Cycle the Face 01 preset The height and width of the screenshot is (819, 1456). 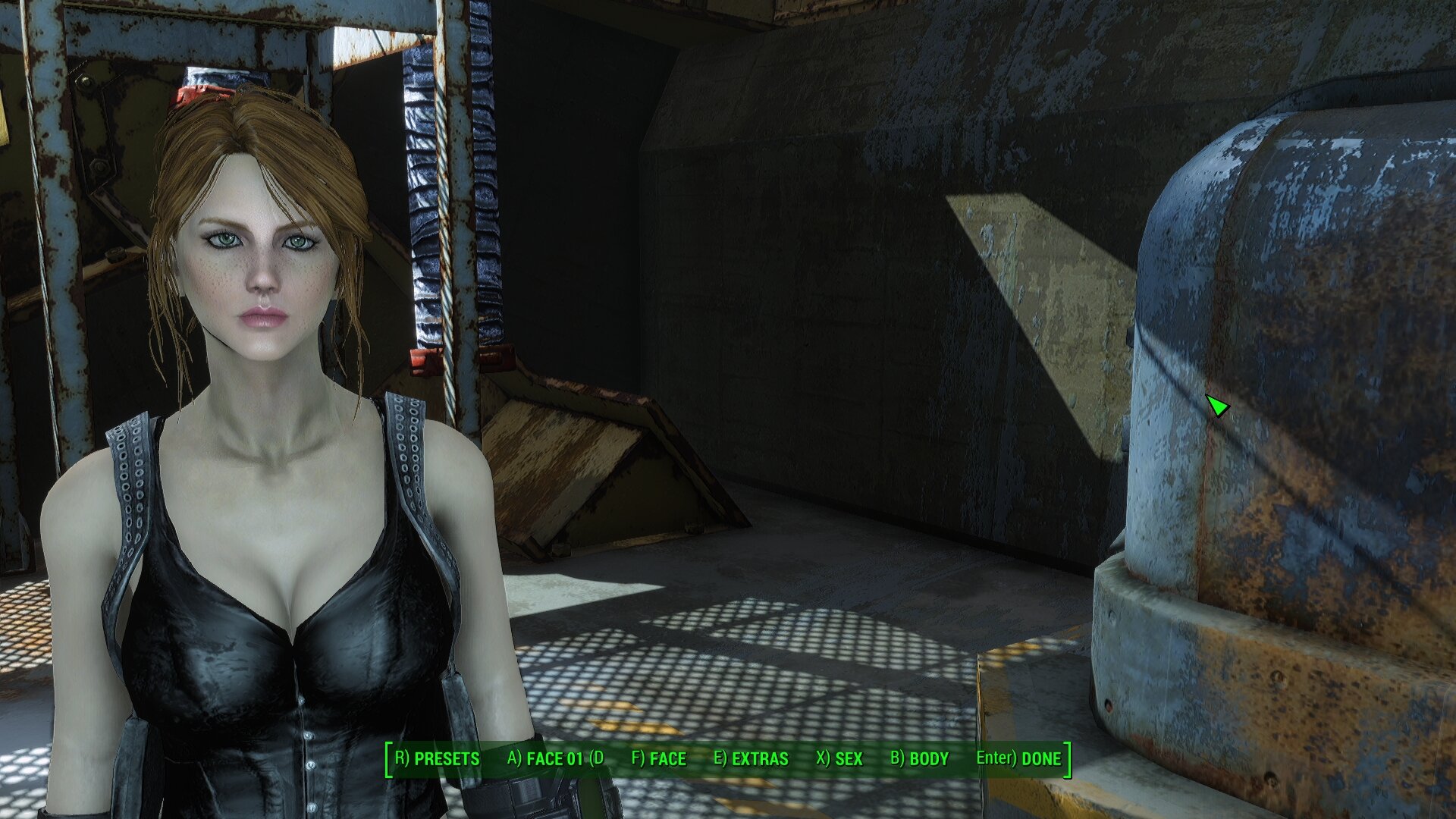555,759
